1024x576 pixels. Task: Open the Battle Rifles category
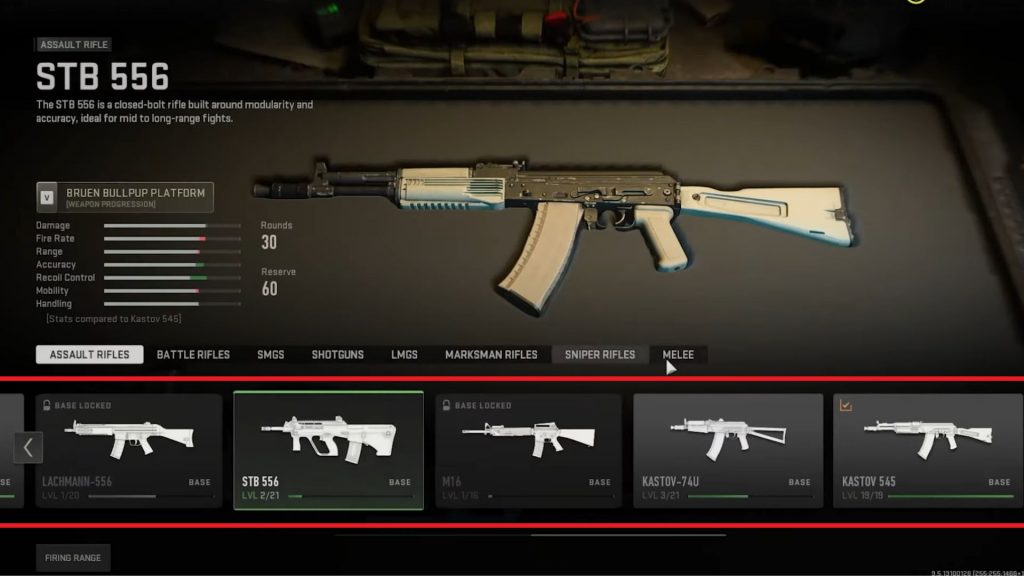pyautogui.click(x=193, y=355)
